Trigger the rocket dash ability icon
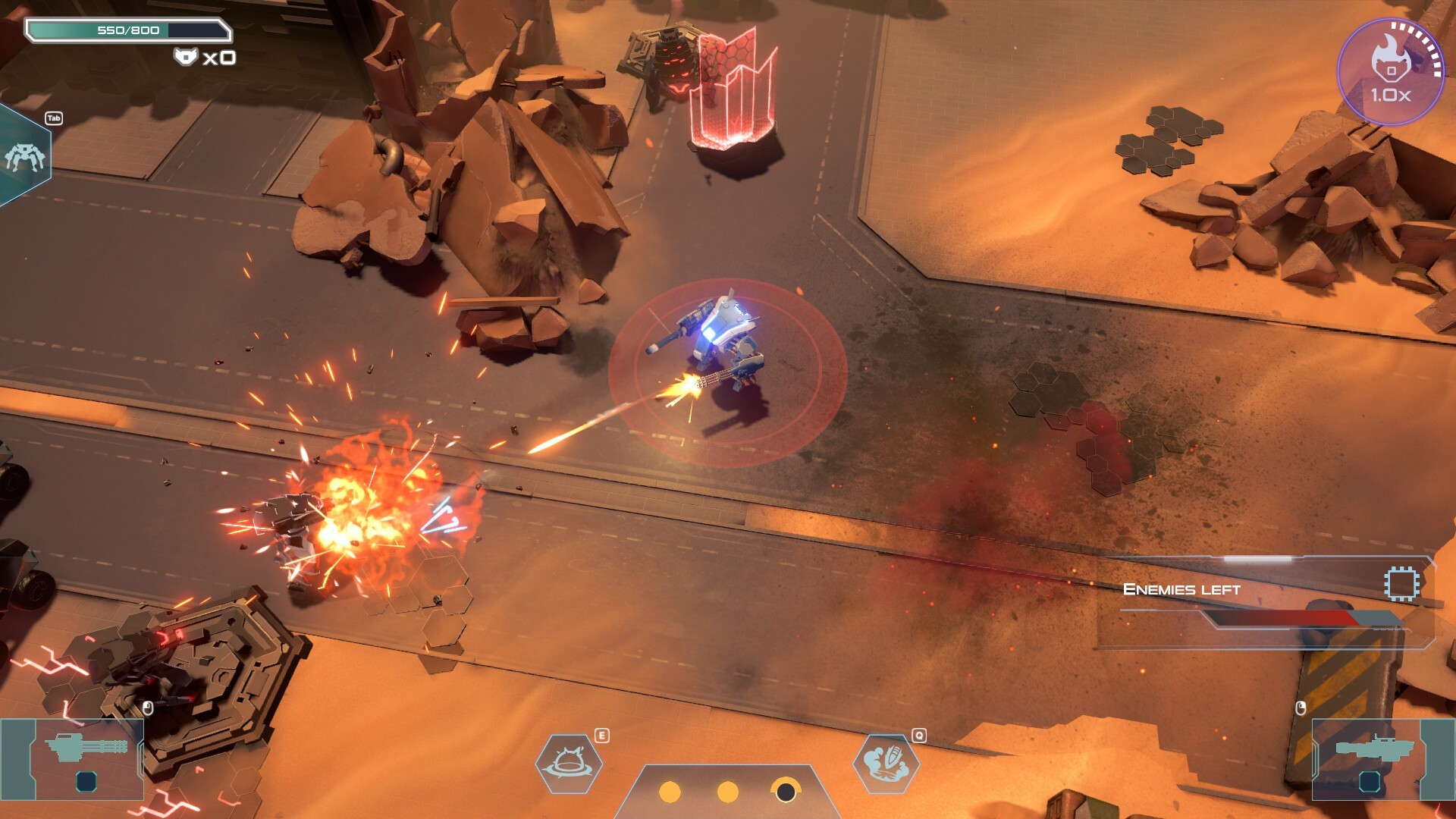 pos(886,763)
